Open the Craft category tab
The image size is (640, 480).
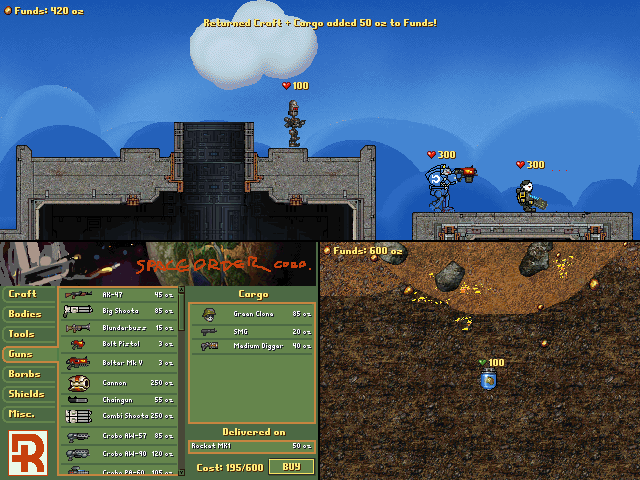(29, 294)
